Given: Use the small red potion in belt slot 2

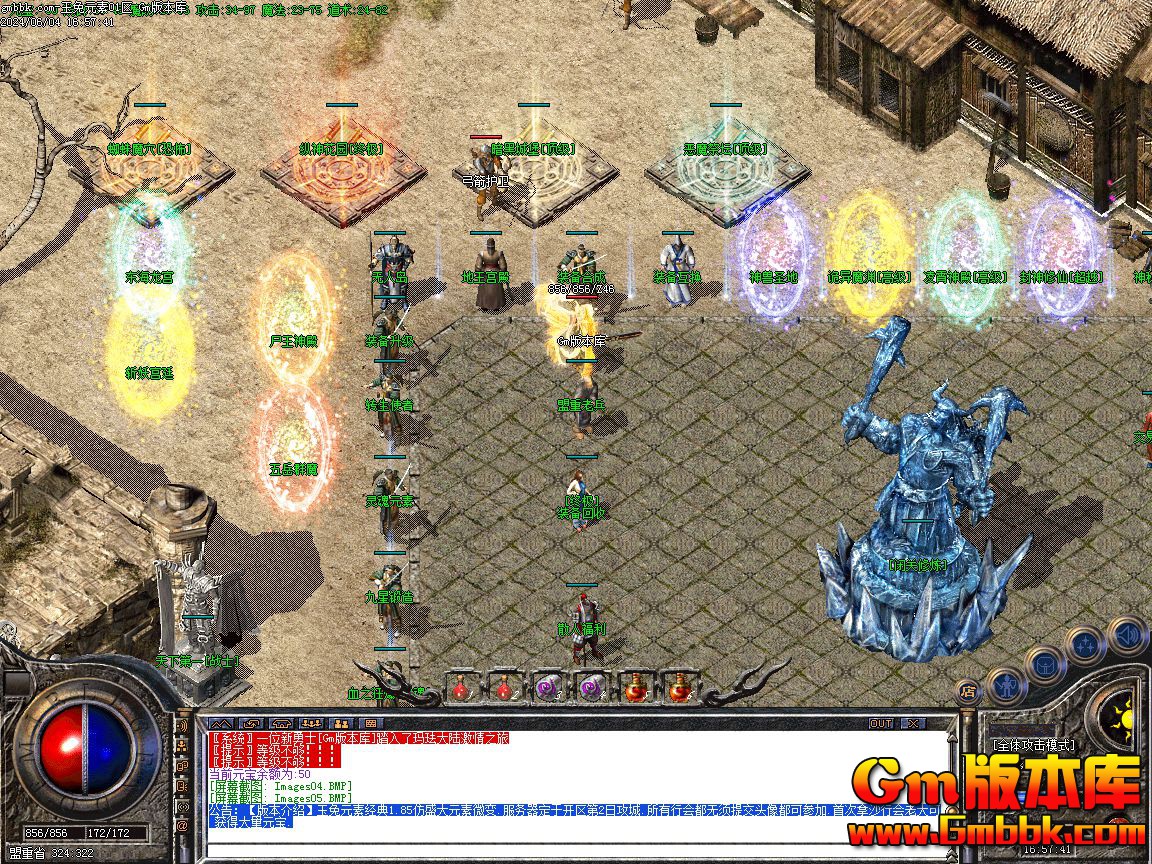Looking at the screenshot, I should point(505,687).
